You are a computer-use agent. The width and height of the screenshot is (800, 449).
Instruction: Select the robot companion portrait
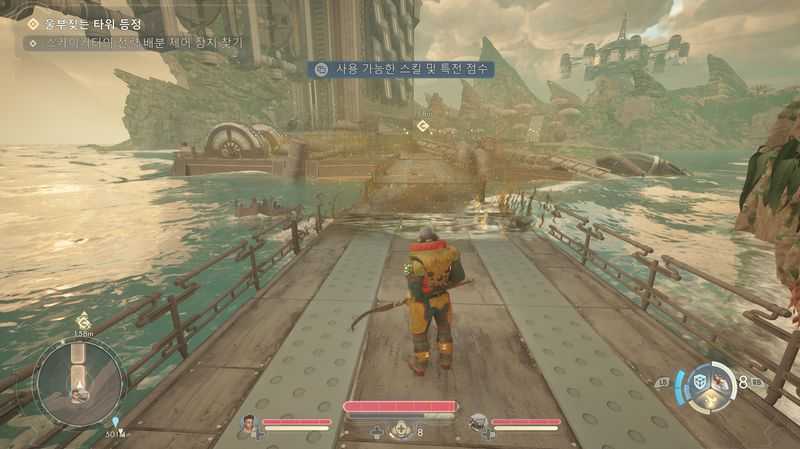(479, 424)
